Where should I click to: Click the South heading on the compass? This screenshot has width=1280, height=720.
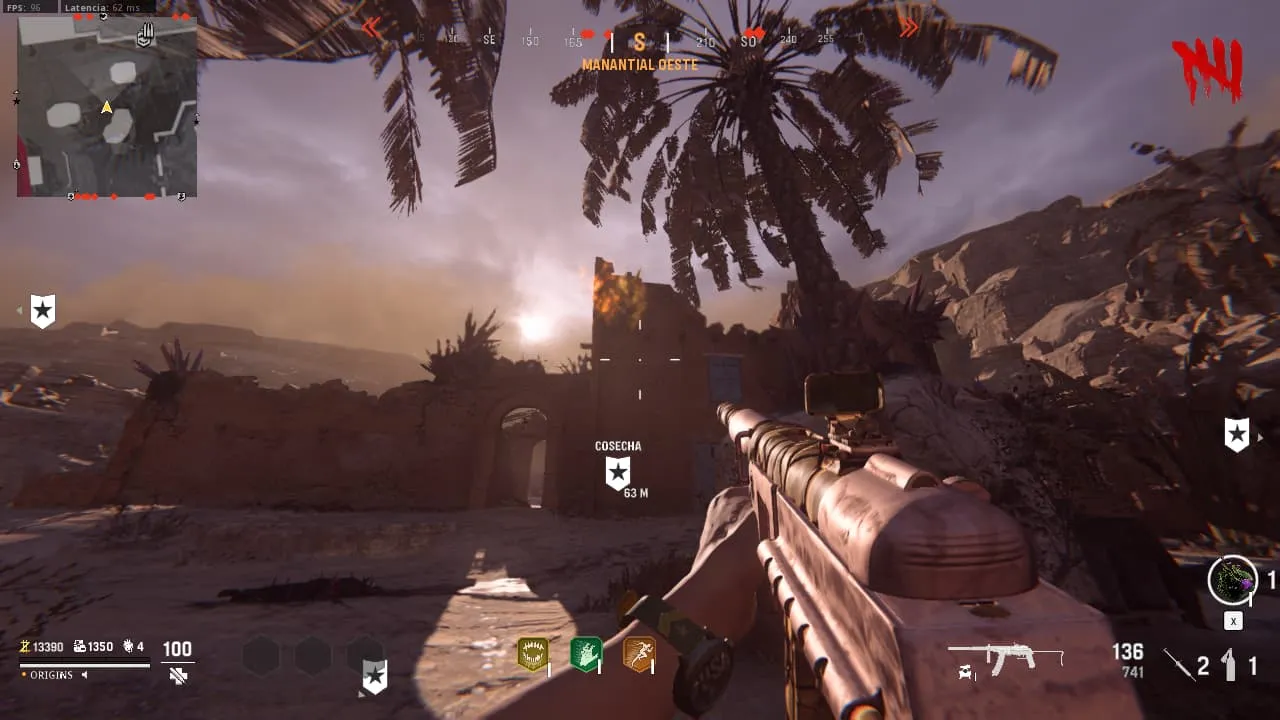pos(640,42)
